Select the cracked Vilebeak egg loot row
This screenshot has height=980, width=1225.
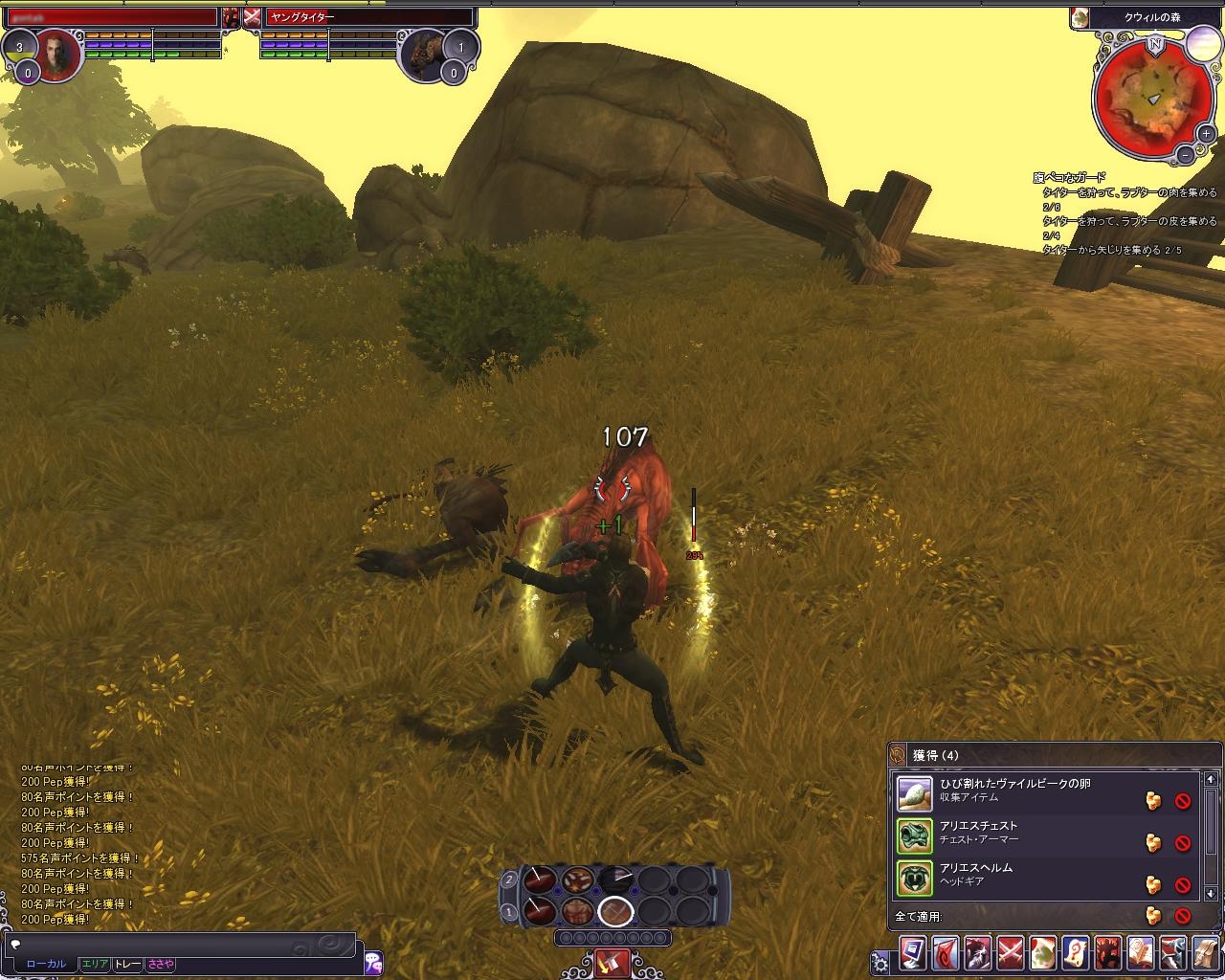pos(1014,791)
